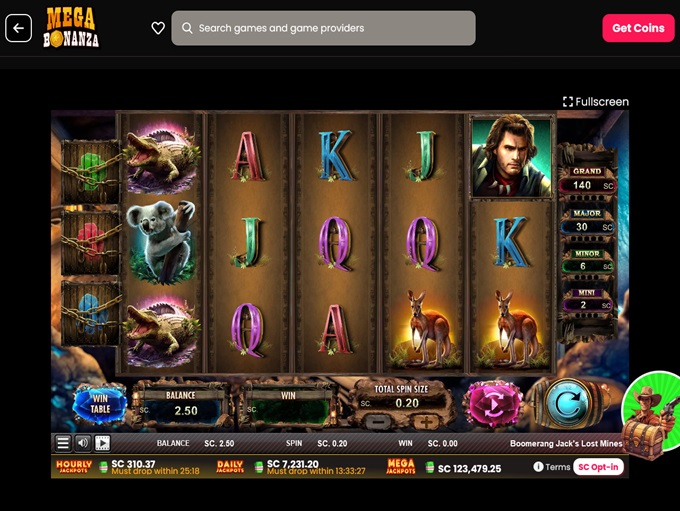This screenshot has height=511, width=680.
Task: Click the Mega Bonanza logo
Action: (70, 28)
